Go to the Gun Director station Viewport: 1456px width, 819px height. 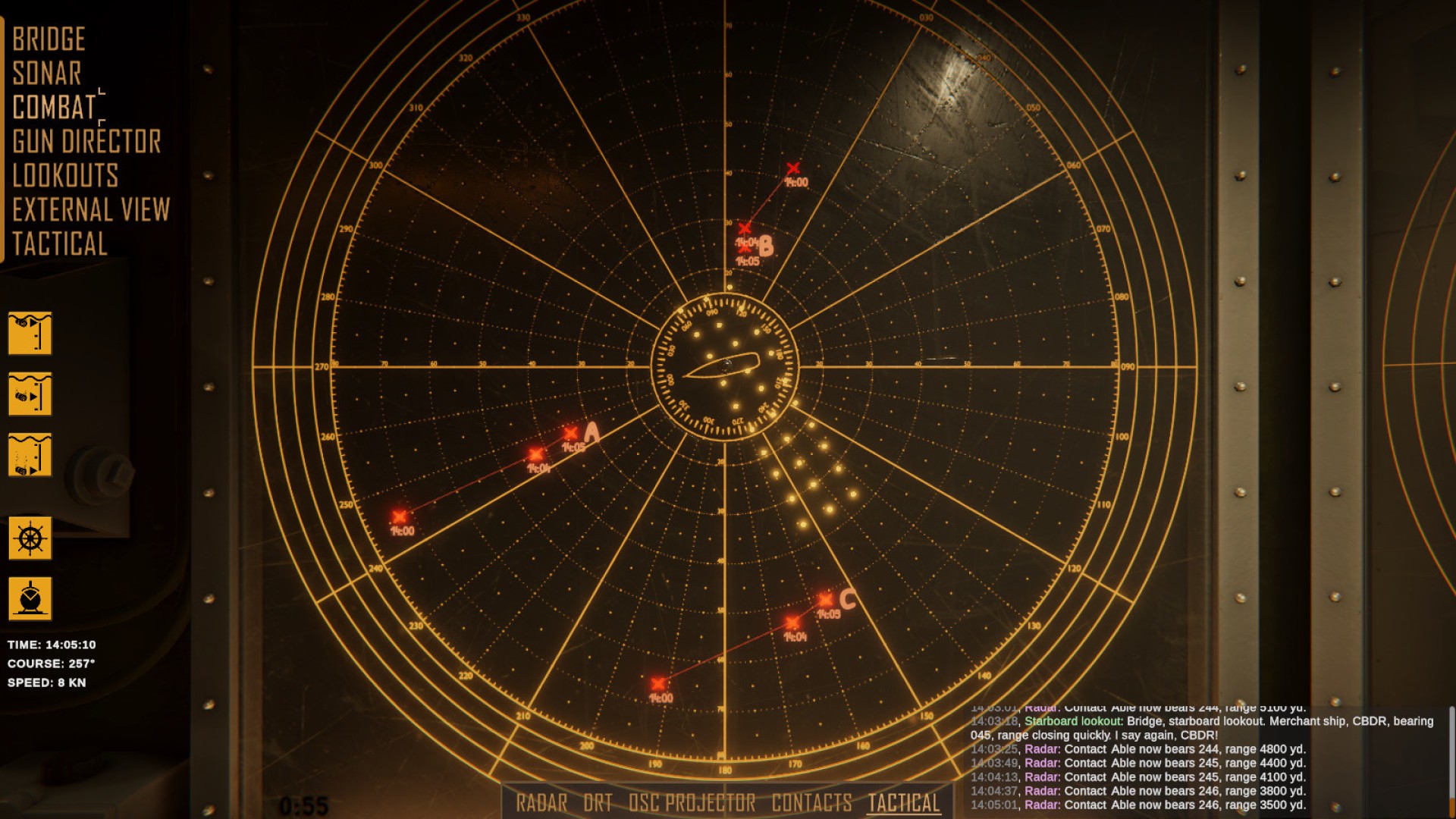[86, 142]
